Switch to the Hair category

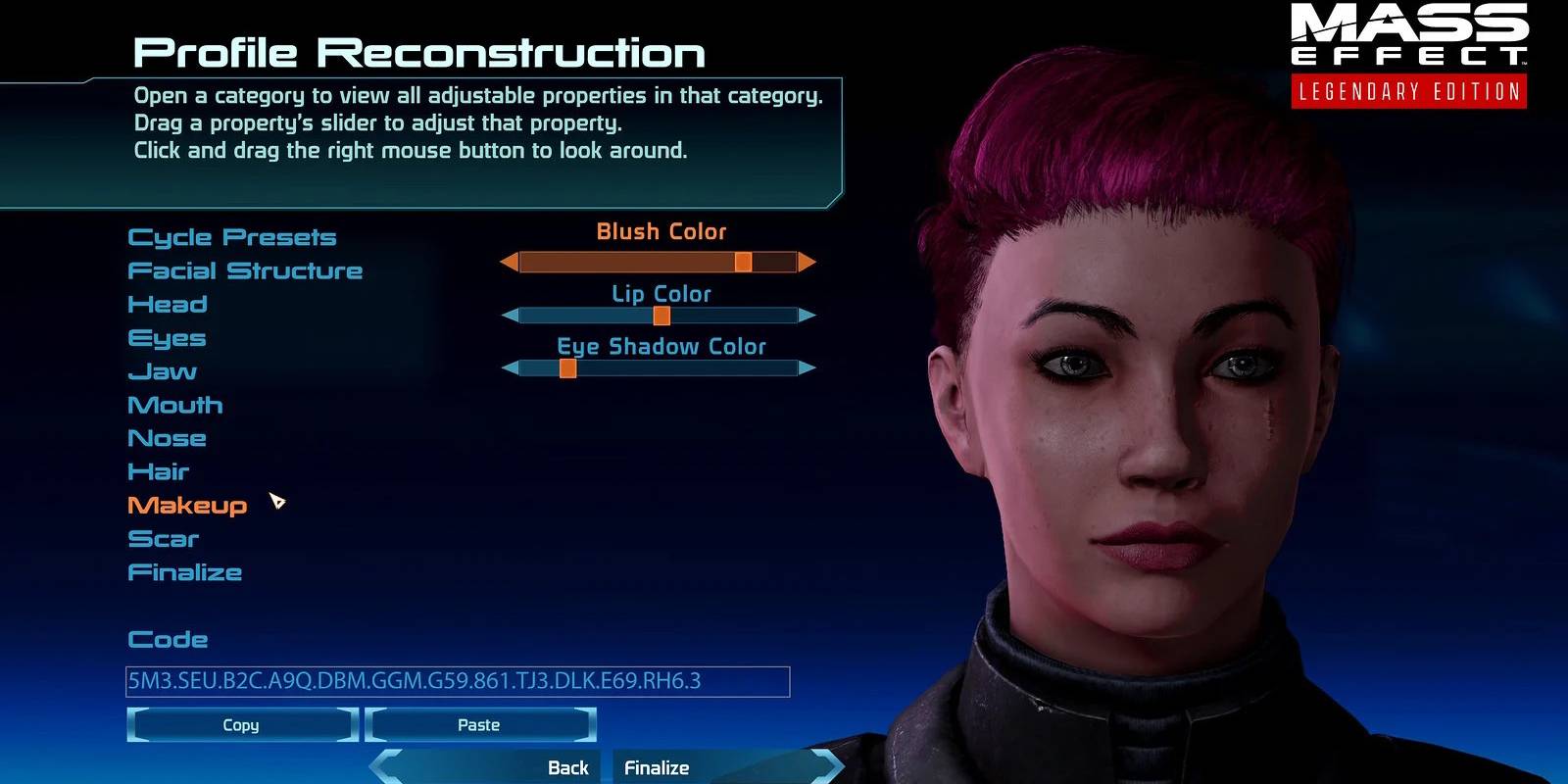[x=158, y=471]
